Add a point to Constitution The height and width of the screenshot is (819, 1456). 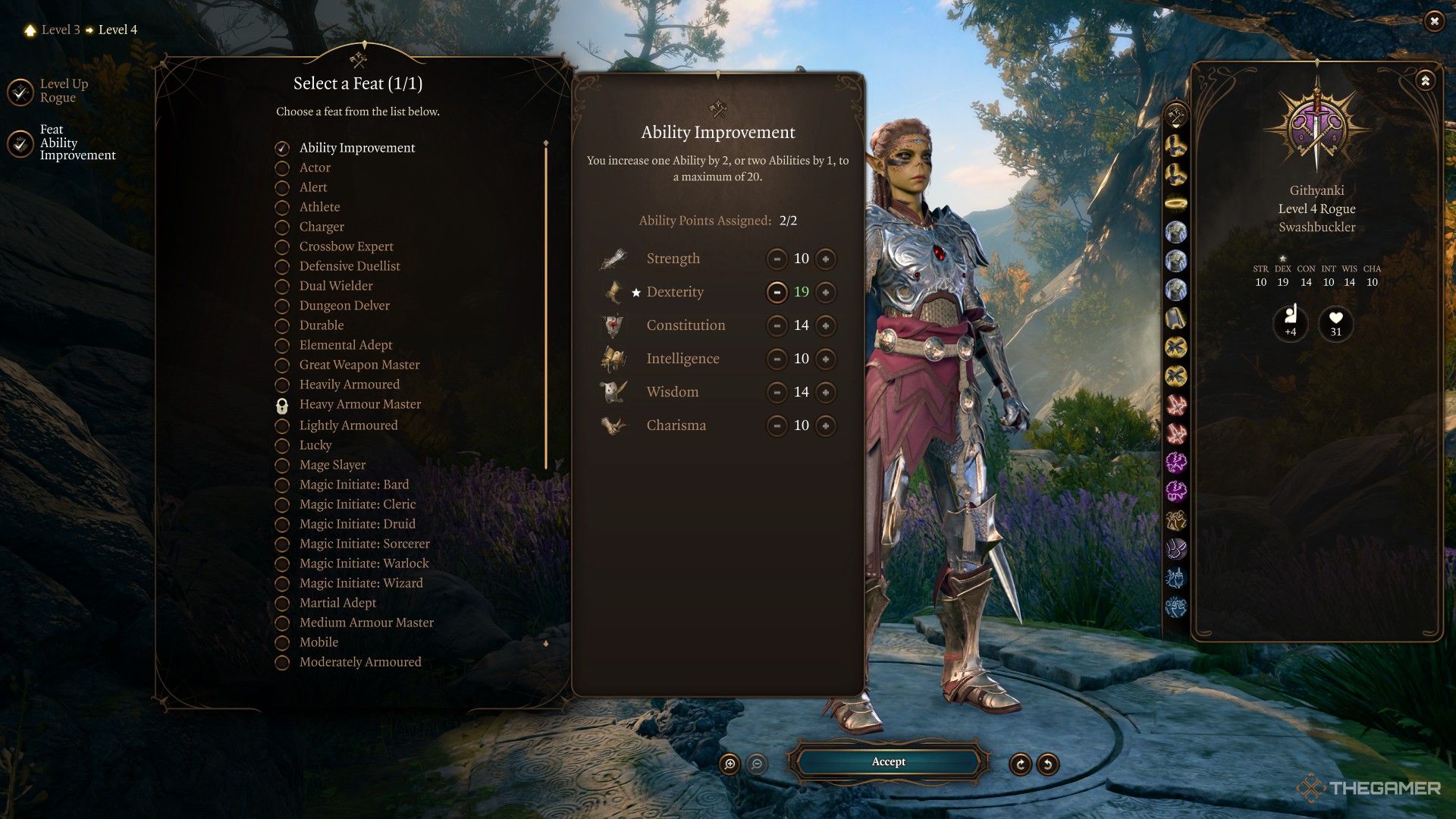coord(825,326)
